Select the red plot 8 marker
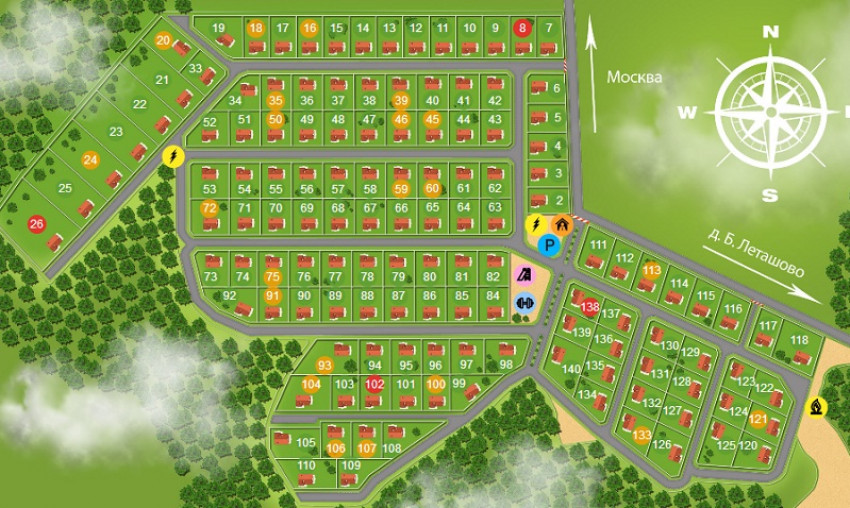Viewport: 850px width, 508px height. [523, 28]
